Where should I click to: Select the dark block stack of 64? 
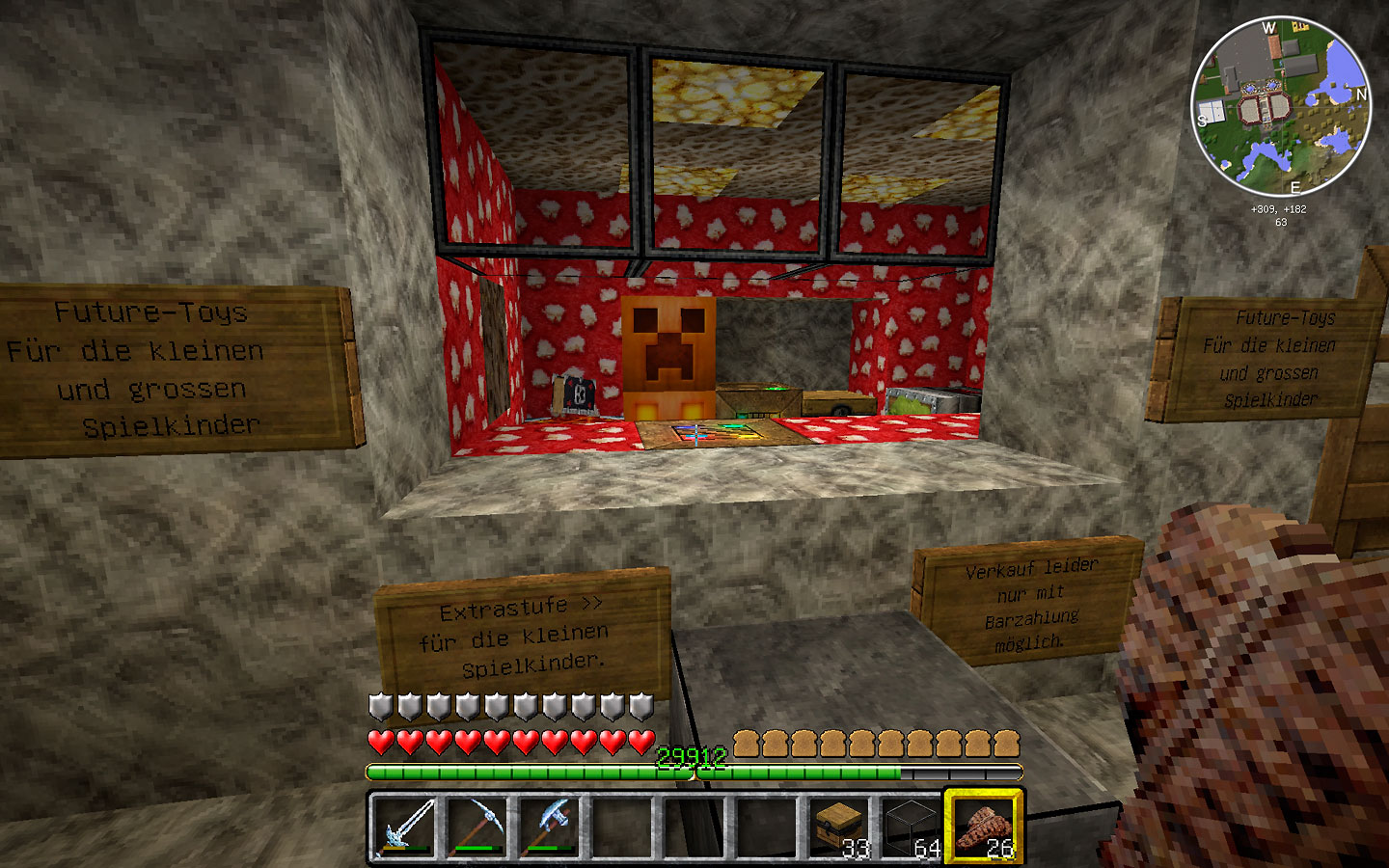(x=911, y=827)
